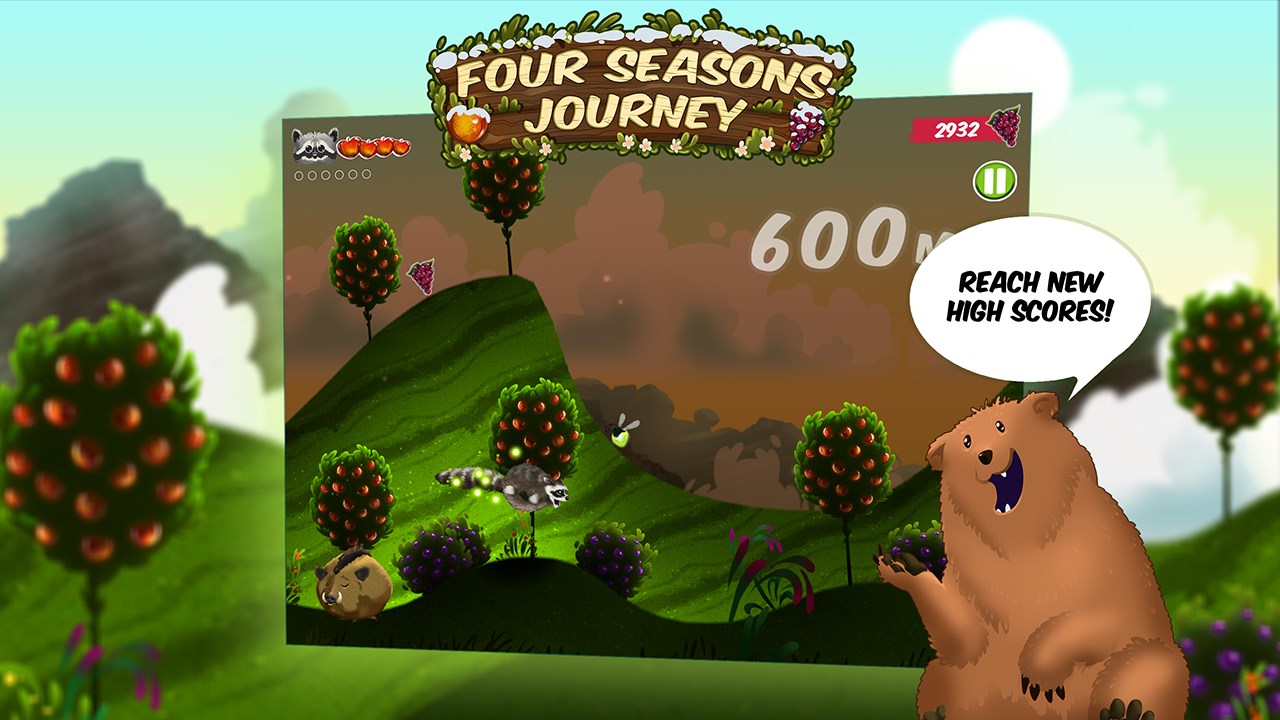1280x720 pixels.
Task: Click the flying raccoon character
Action: (533, 488)
